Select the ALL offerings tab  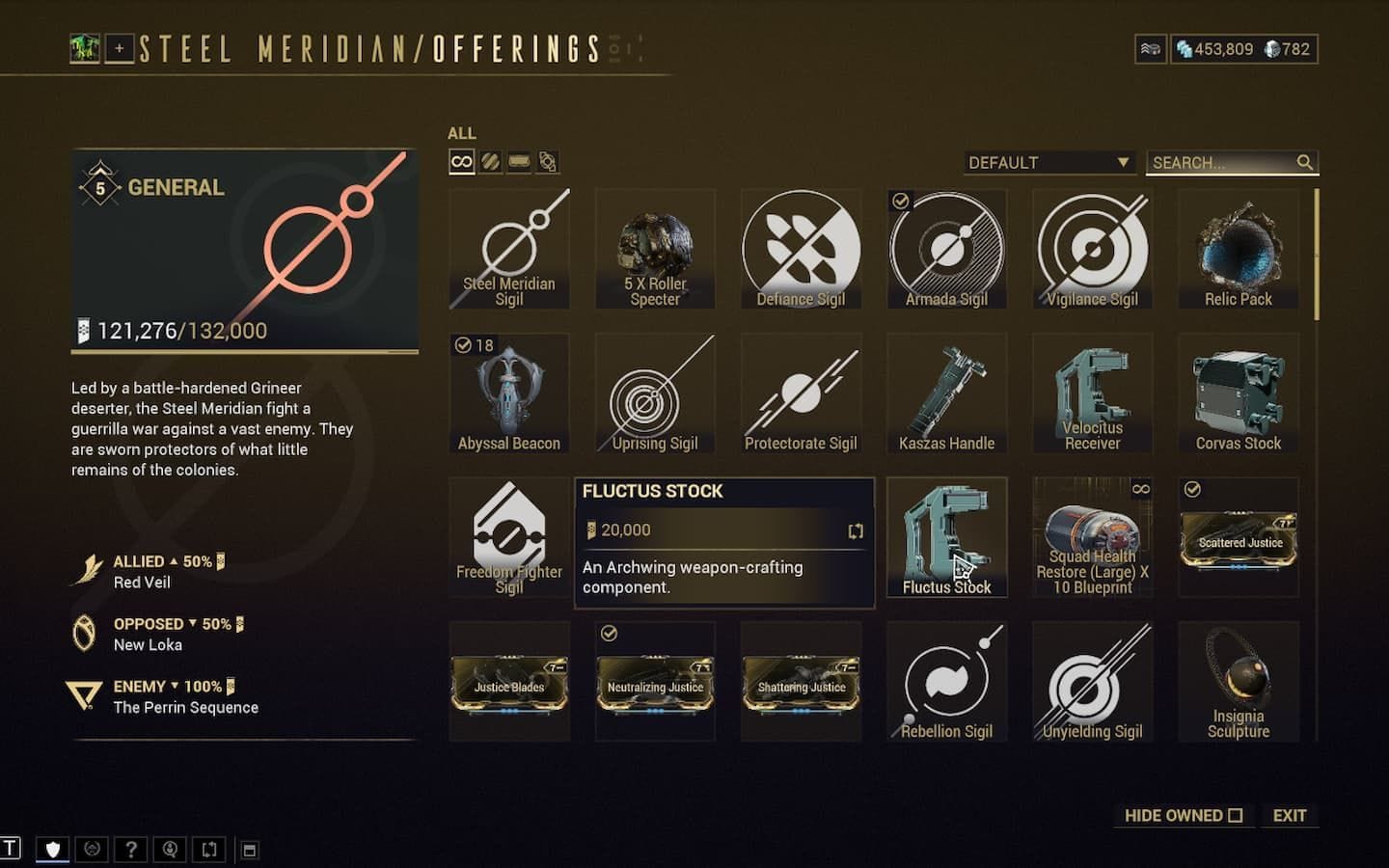[x=461, y=133]
